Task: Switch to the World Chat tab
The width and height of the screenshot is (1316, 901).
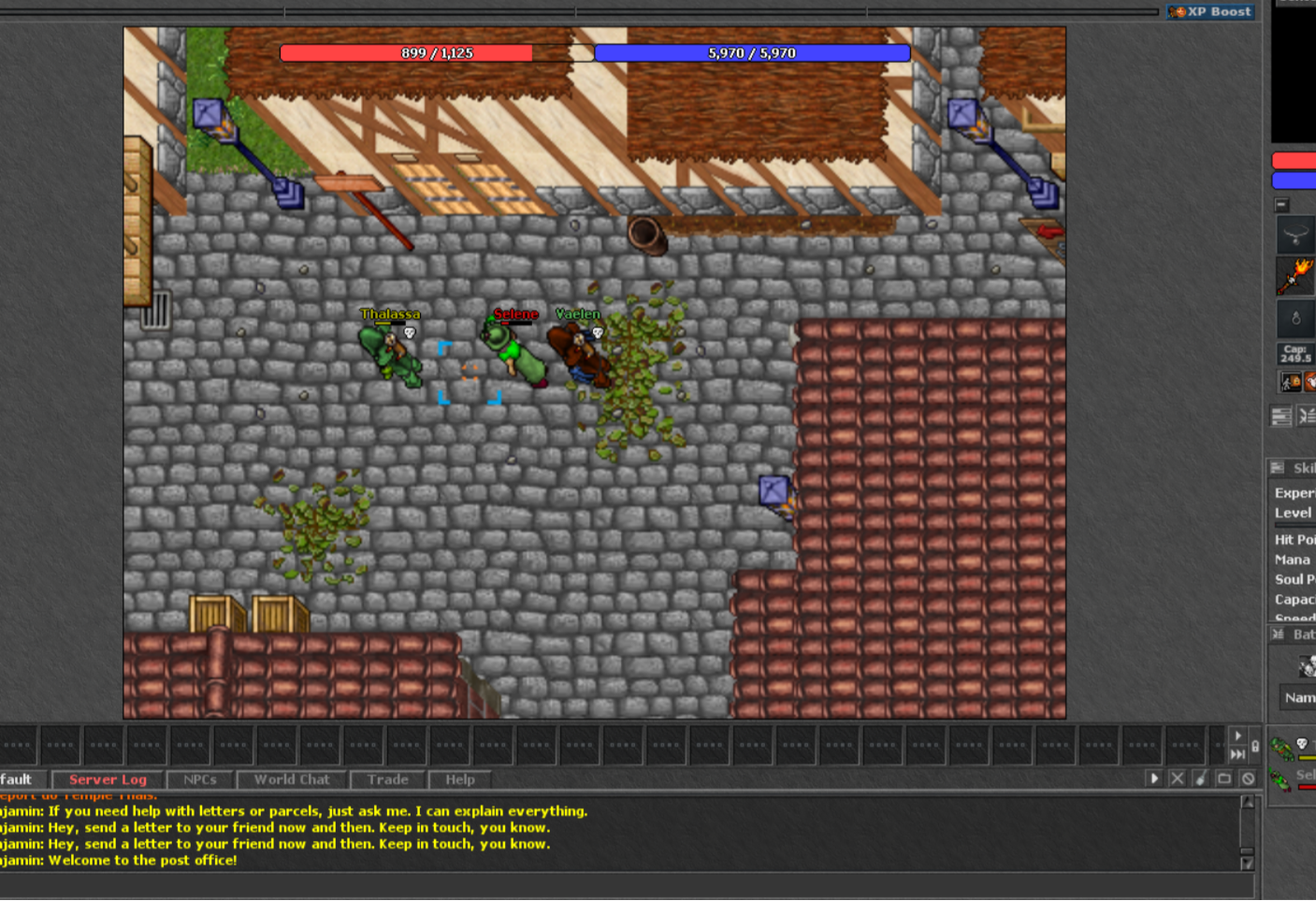Action: tap(291, 779)
